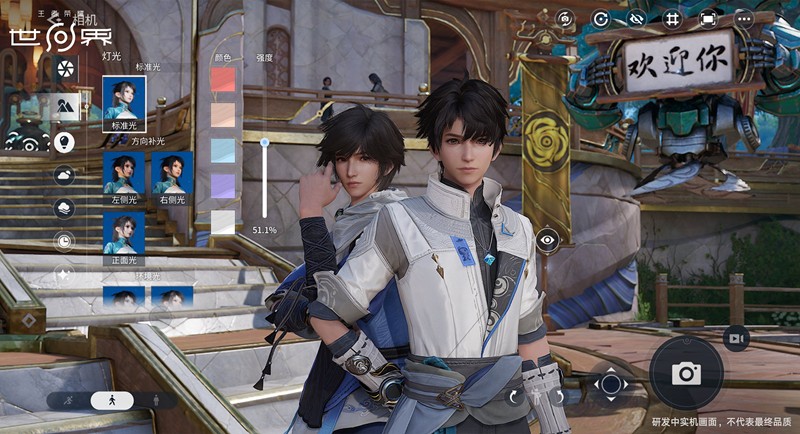Switch to video recording mode

pyautogui.click(x=736, y=338)
